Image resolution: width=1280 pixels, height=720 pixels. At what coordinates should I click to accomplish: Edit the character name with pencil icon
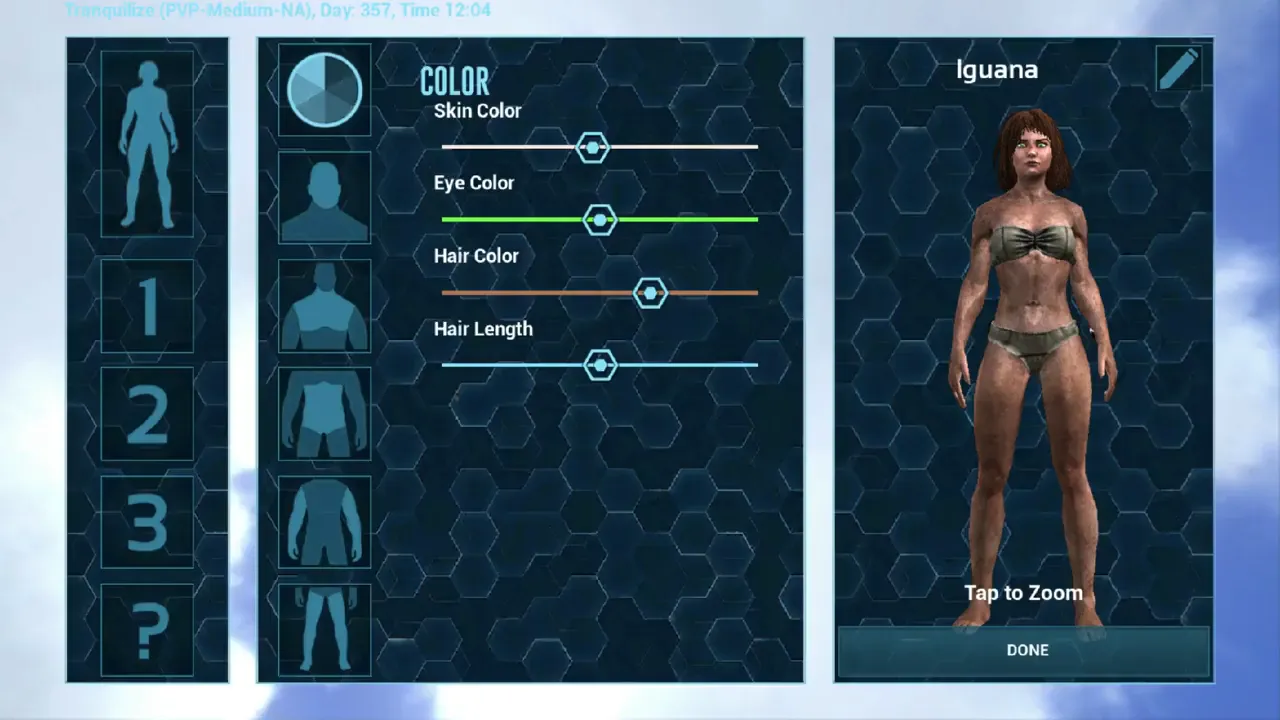point(1178,69)
